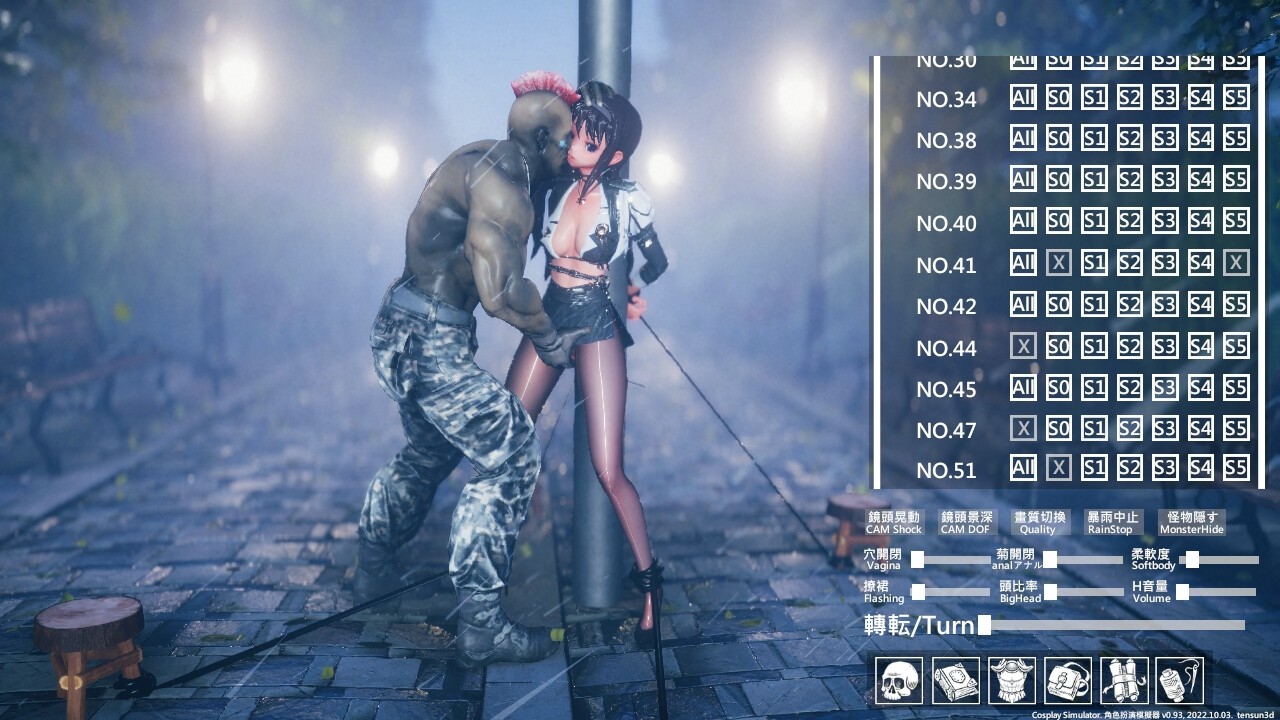Toggle the CAM Shock button
The height and width of the screenshot is (720, 1280).
[x=894, y=522]
